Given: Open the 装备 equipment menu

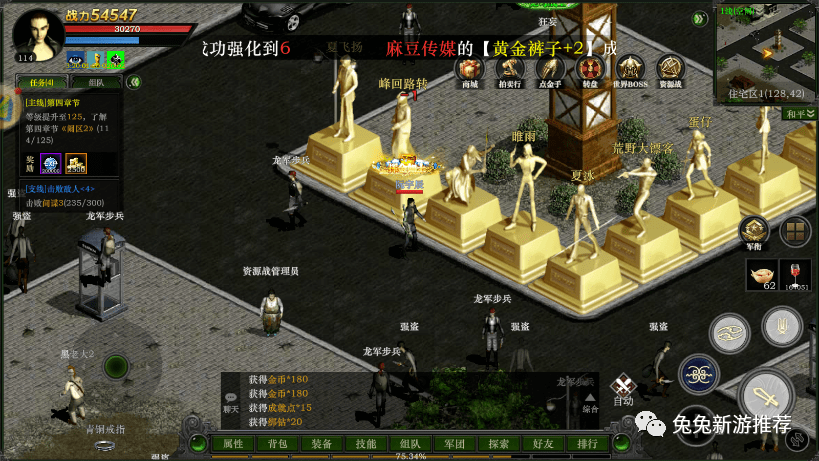Looking at the screenshot, I should tap(321, 444).
